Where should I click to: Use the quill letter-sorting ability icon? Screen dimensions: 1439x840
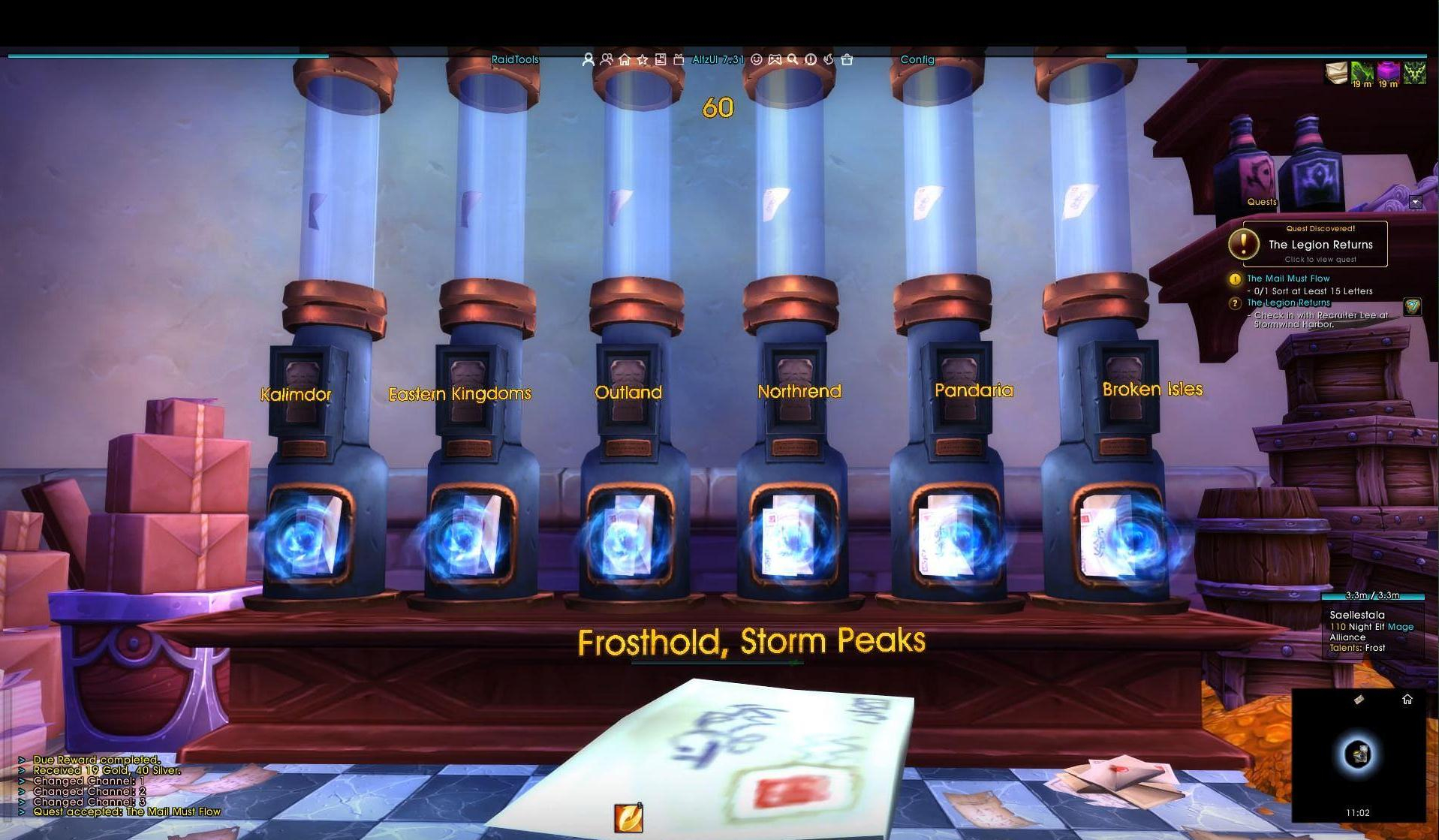tap(628, 817)
